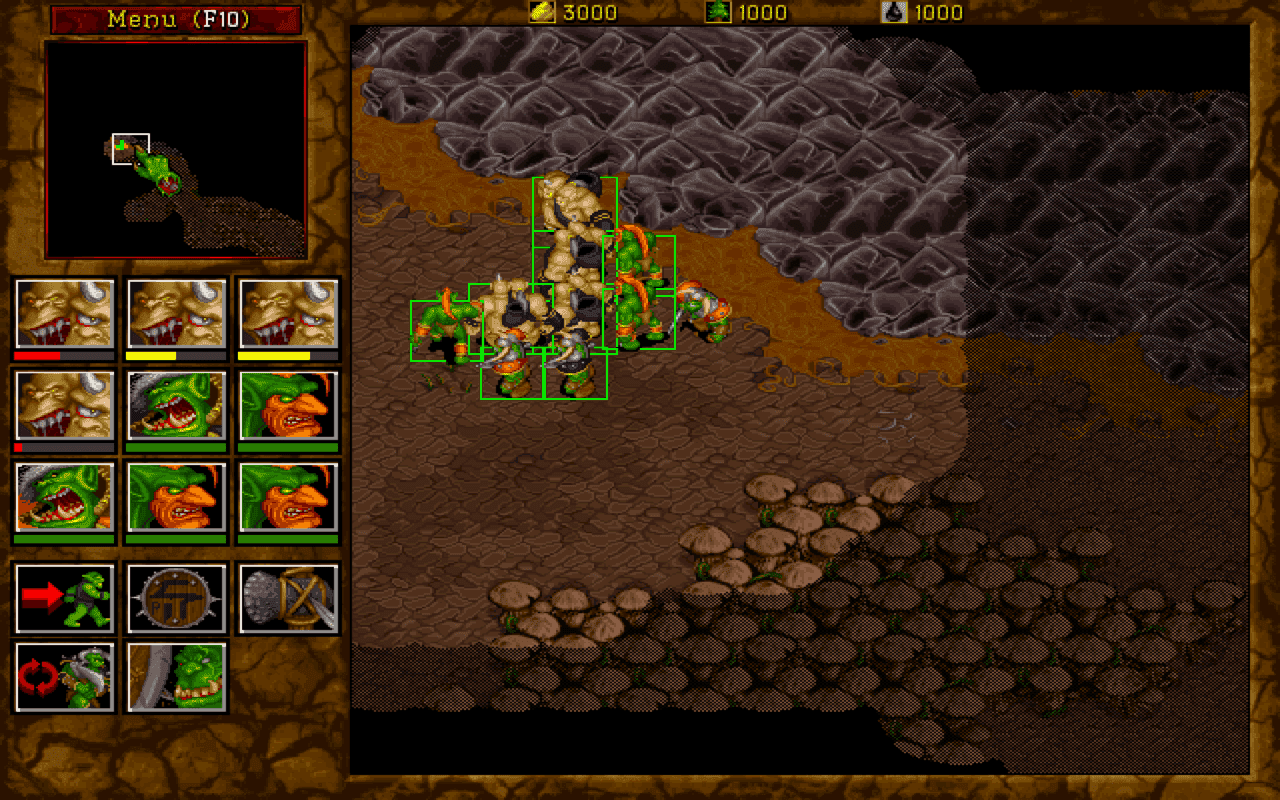Activate the Patrol command icon
The image size is (1280, 800).
click(63, 676)
